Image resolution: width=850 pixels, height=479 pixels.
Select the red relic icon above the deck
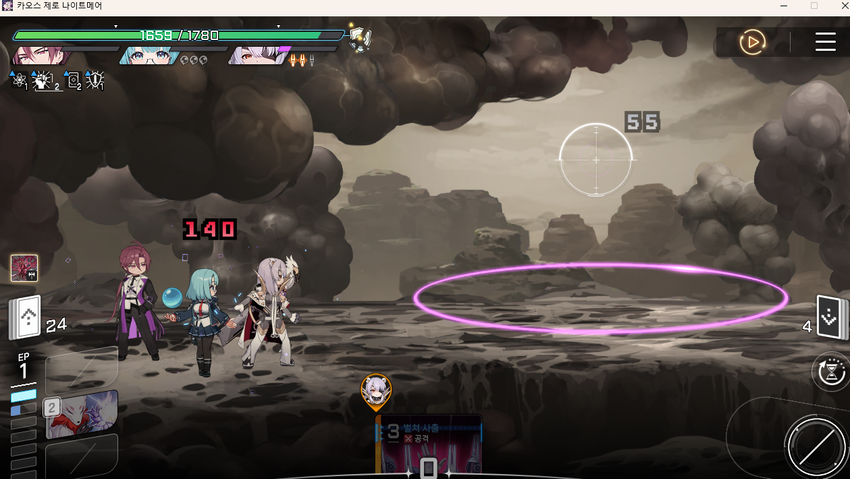point(24,268)
